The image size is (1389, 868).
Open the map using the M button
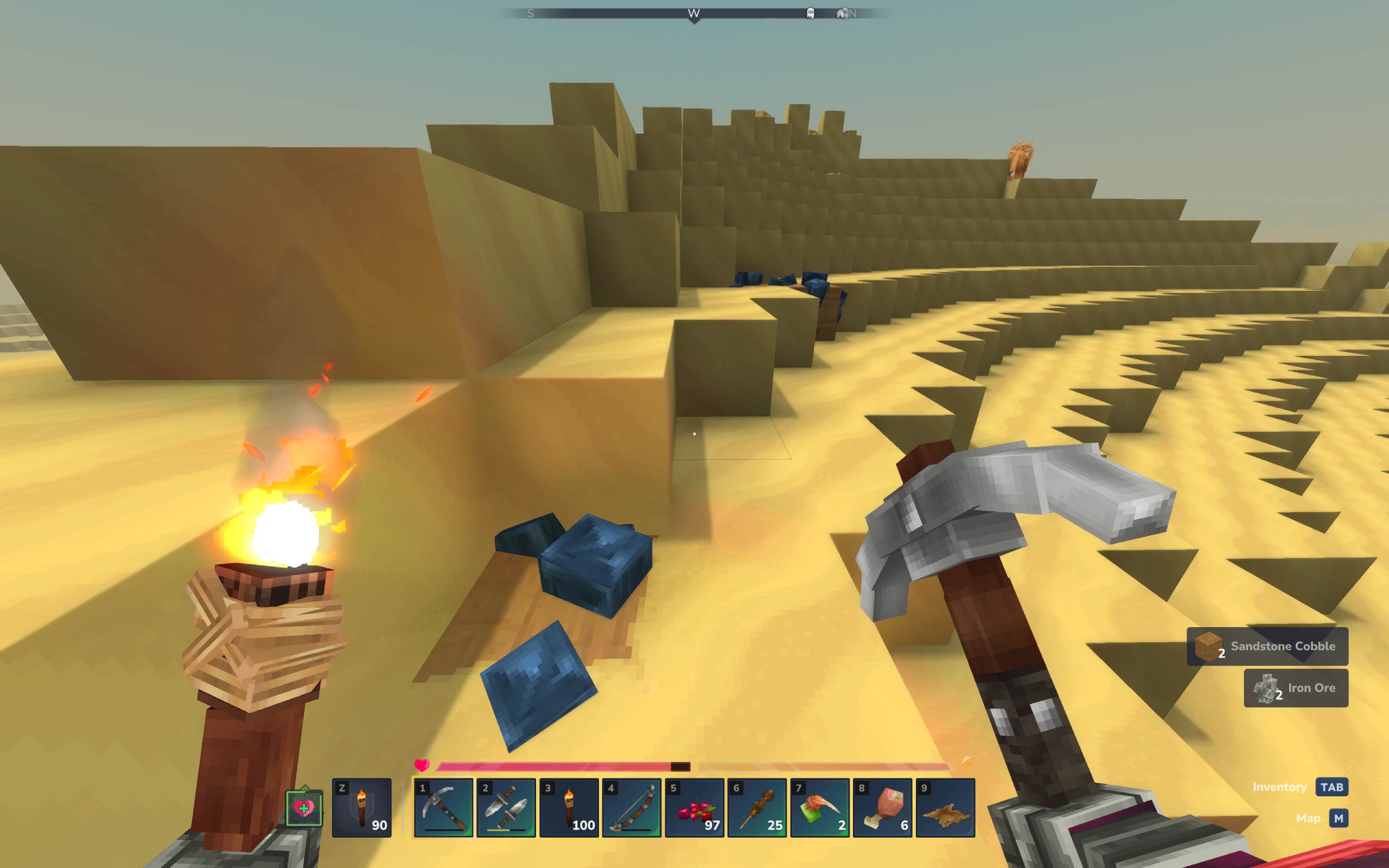(1340, 818)
